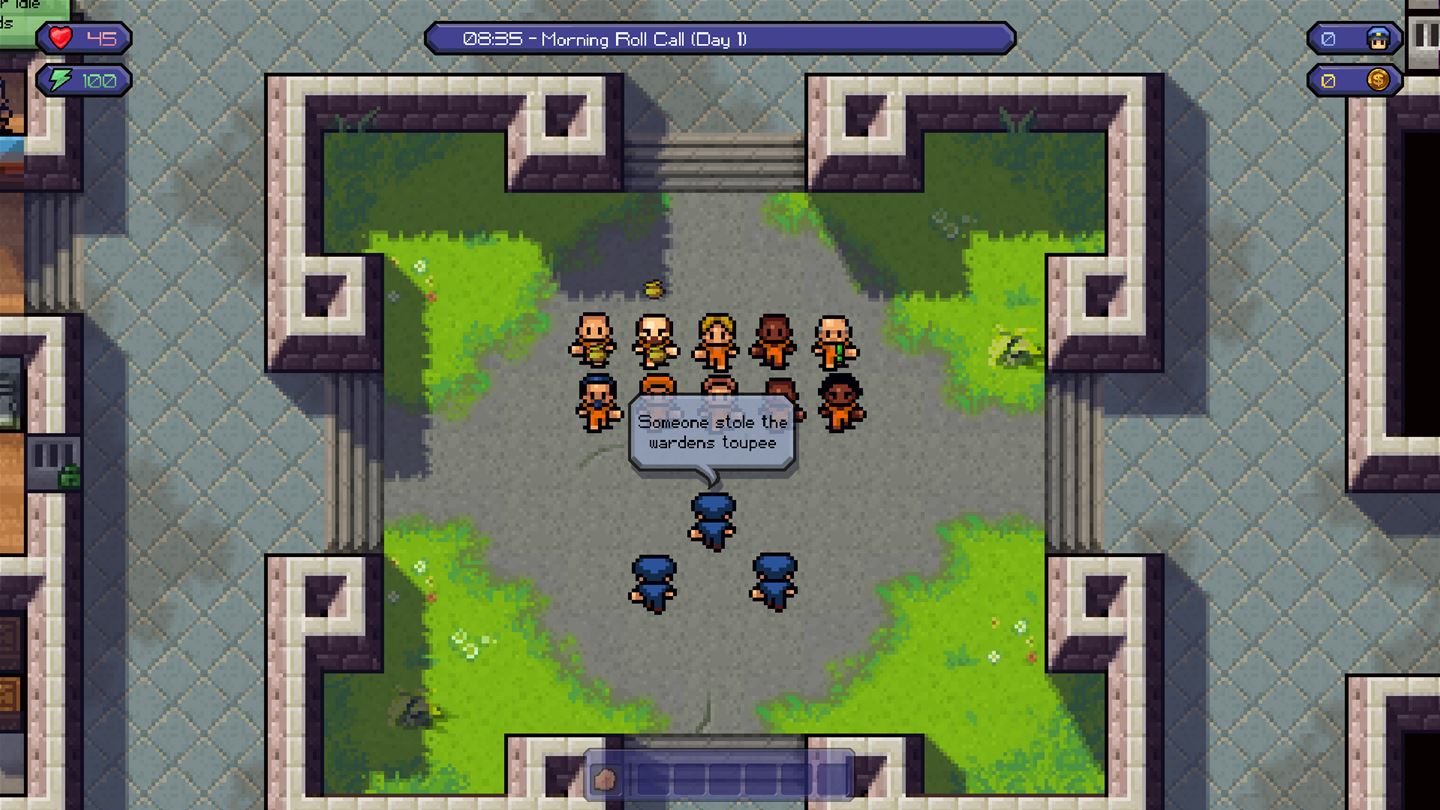
Task: Click the guard cap heat indicator icon
Action: pyautogui.click(x=1379, y=37)
